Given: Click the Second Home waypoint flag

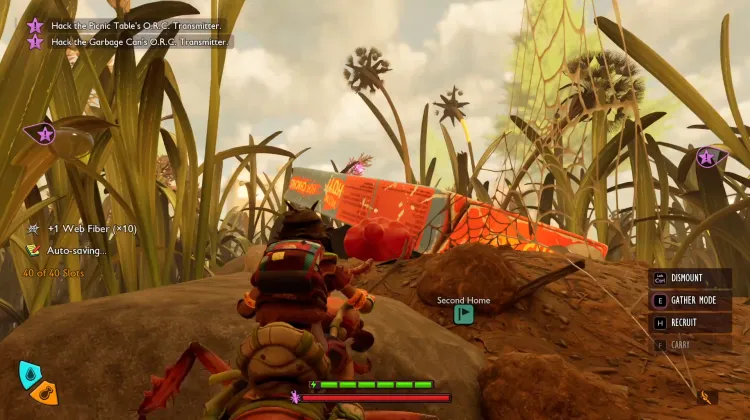Looking at the screenshot, I should tap(463, 314).
